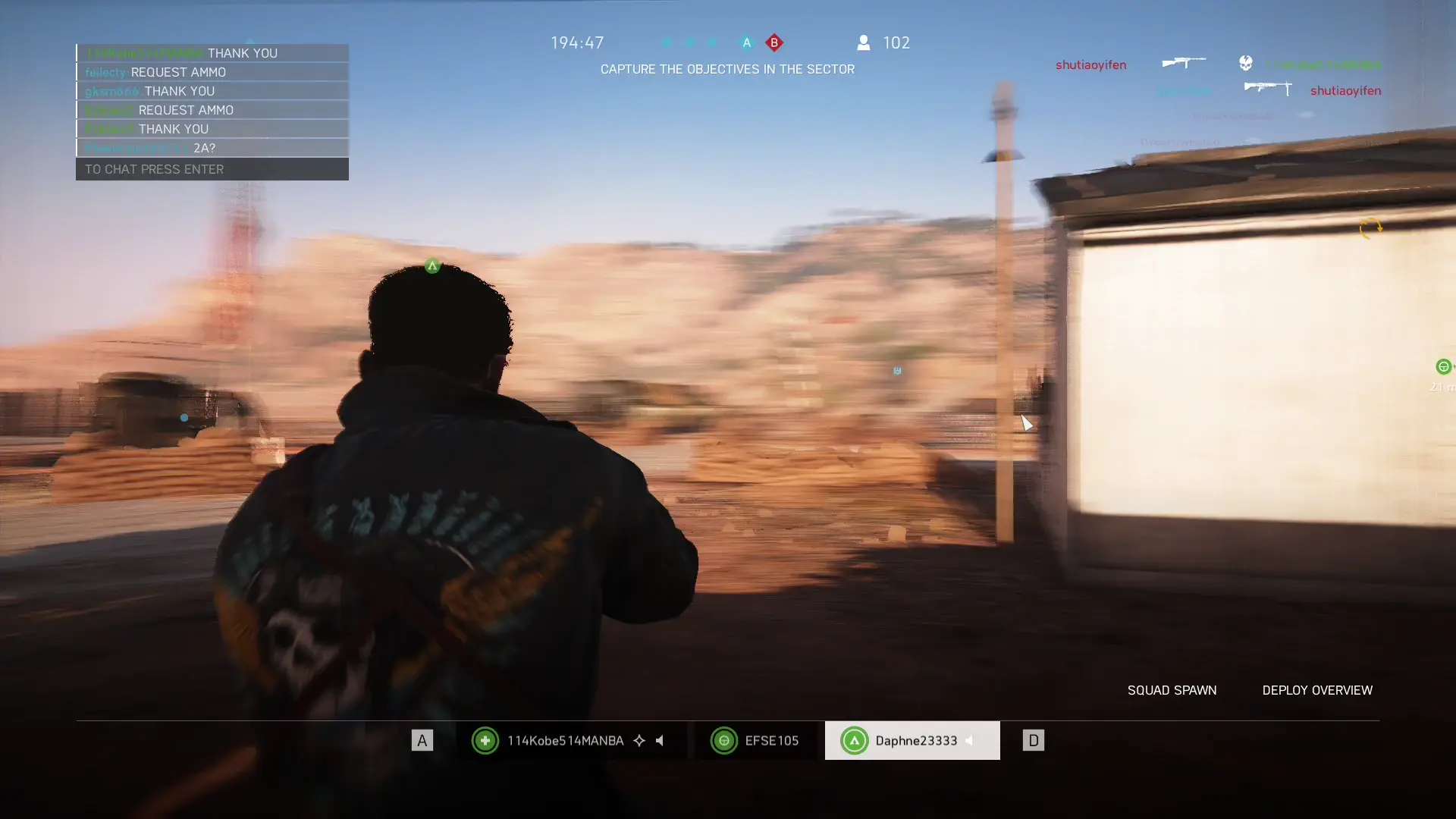Click the match timer showing 194:47
1456x819 pixels.
click(x=578, y=42)
